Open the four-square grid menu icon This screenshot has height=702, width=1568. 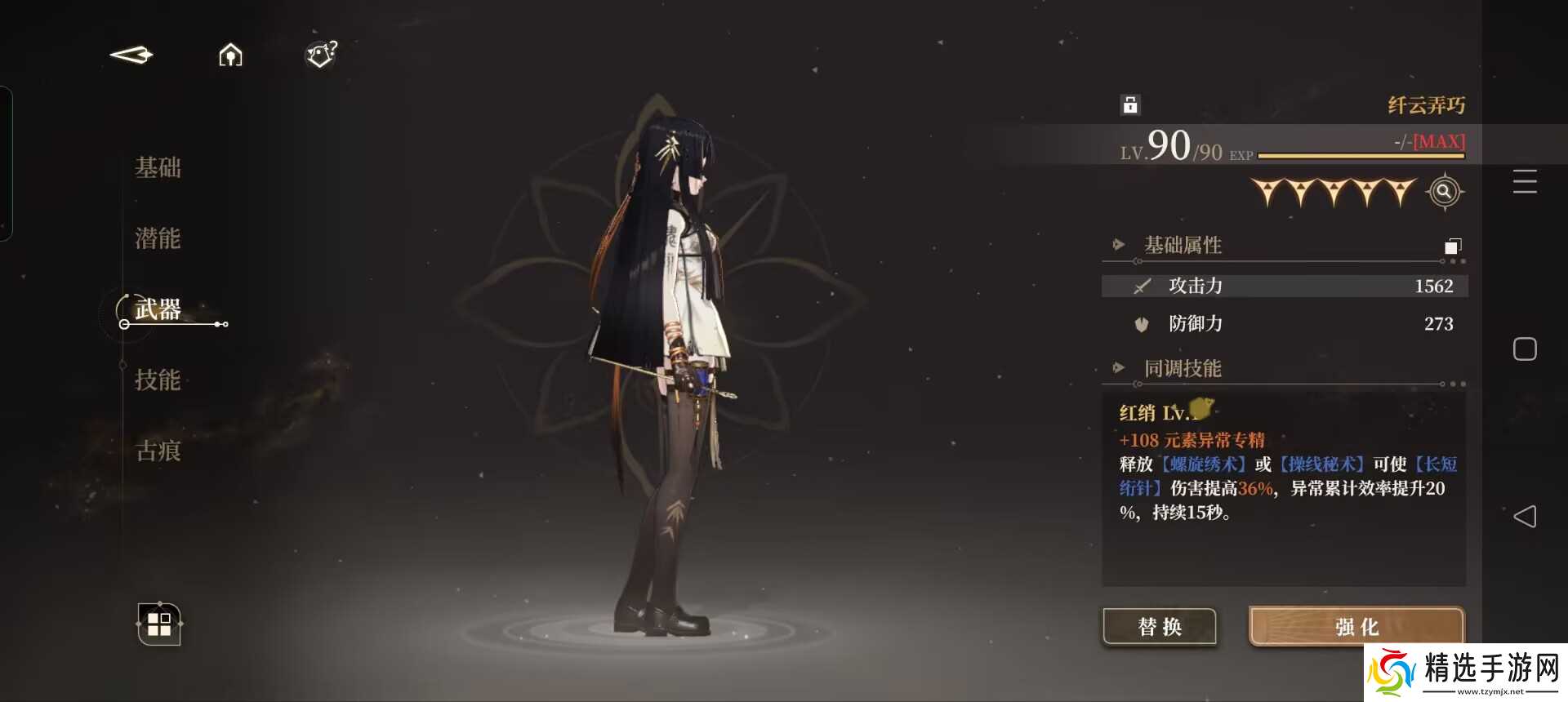click(x=159, y=624)
